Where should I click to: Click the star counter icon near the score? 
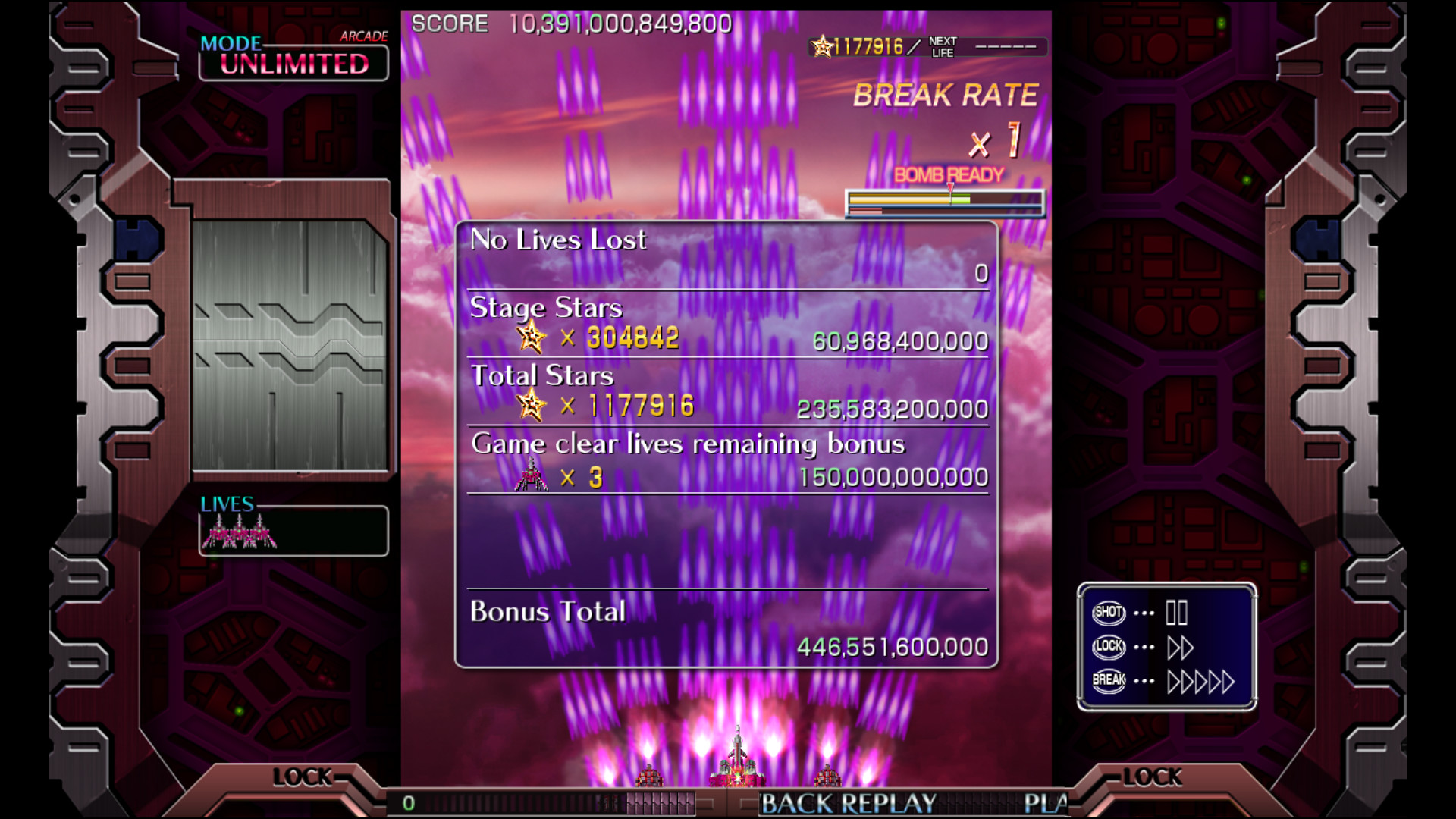tap(821, 45)
